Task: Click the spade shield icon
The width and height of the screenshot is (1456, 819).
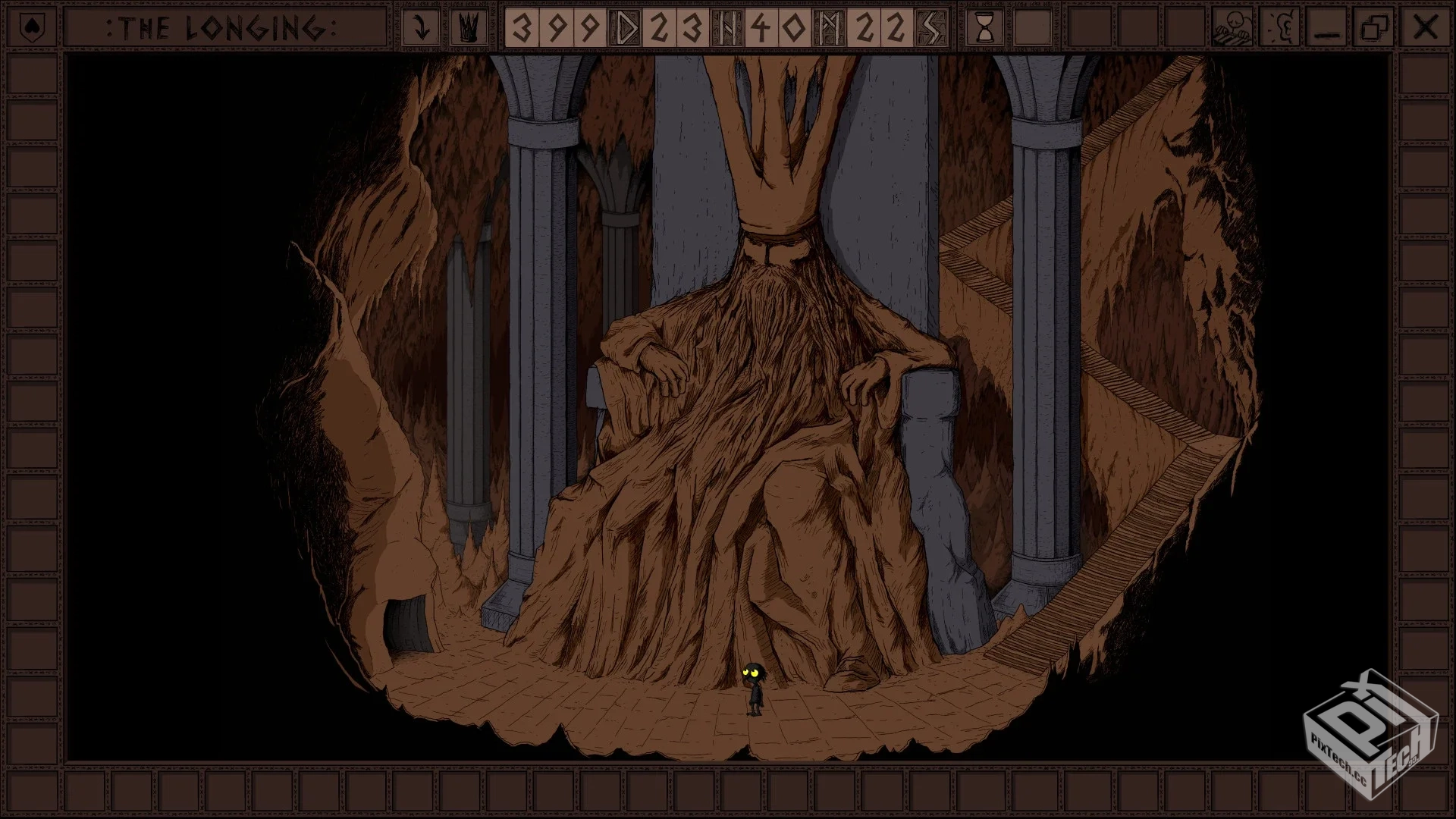Action: point(30,29)
